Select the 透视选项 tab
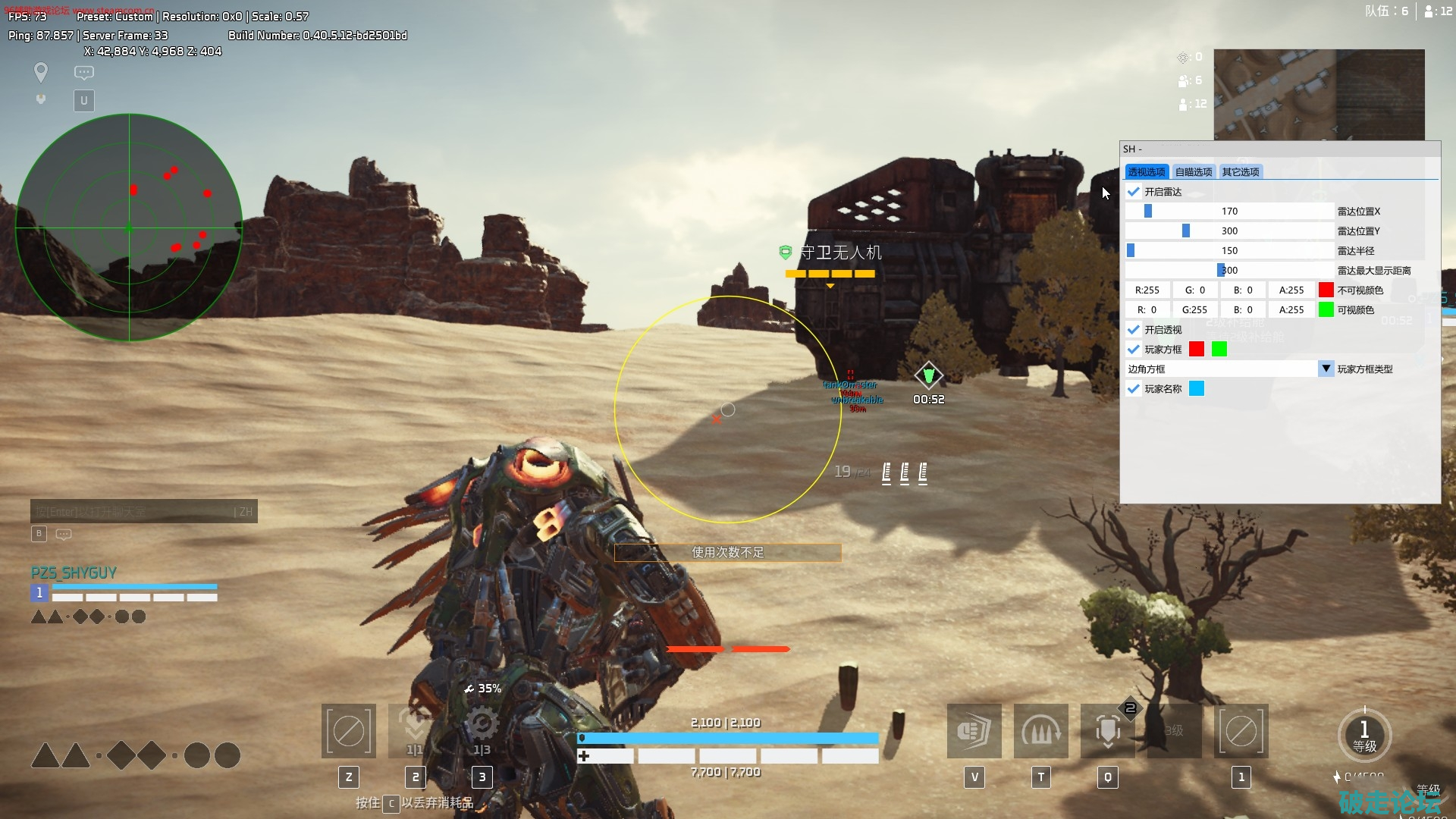This screenshot has width=1456, height=819. pyautogui.click(x=1146, y=172)
